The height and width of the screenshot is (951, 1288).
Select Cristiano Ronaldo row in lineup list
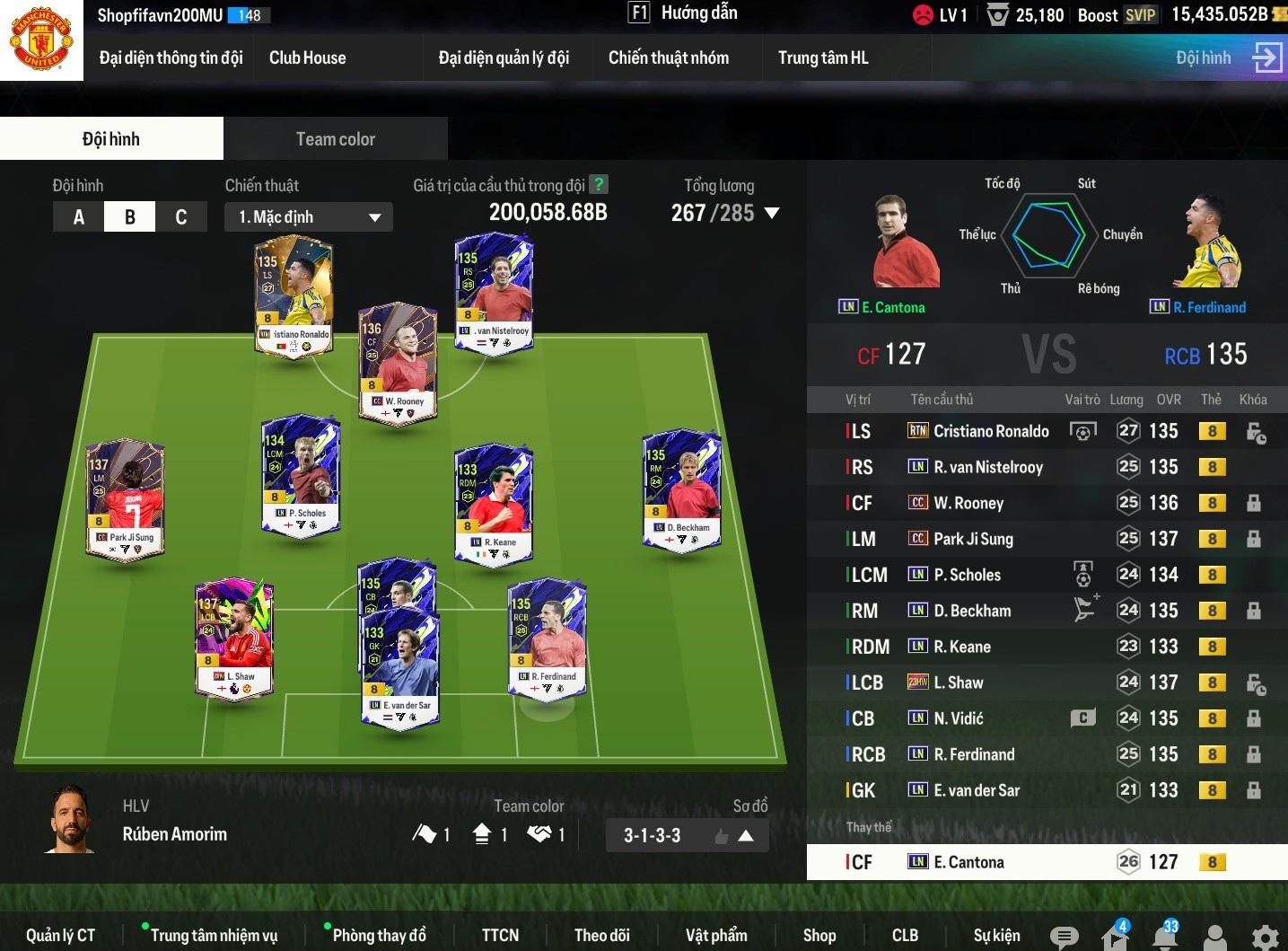pyautogui.click(x=990, y=431)
